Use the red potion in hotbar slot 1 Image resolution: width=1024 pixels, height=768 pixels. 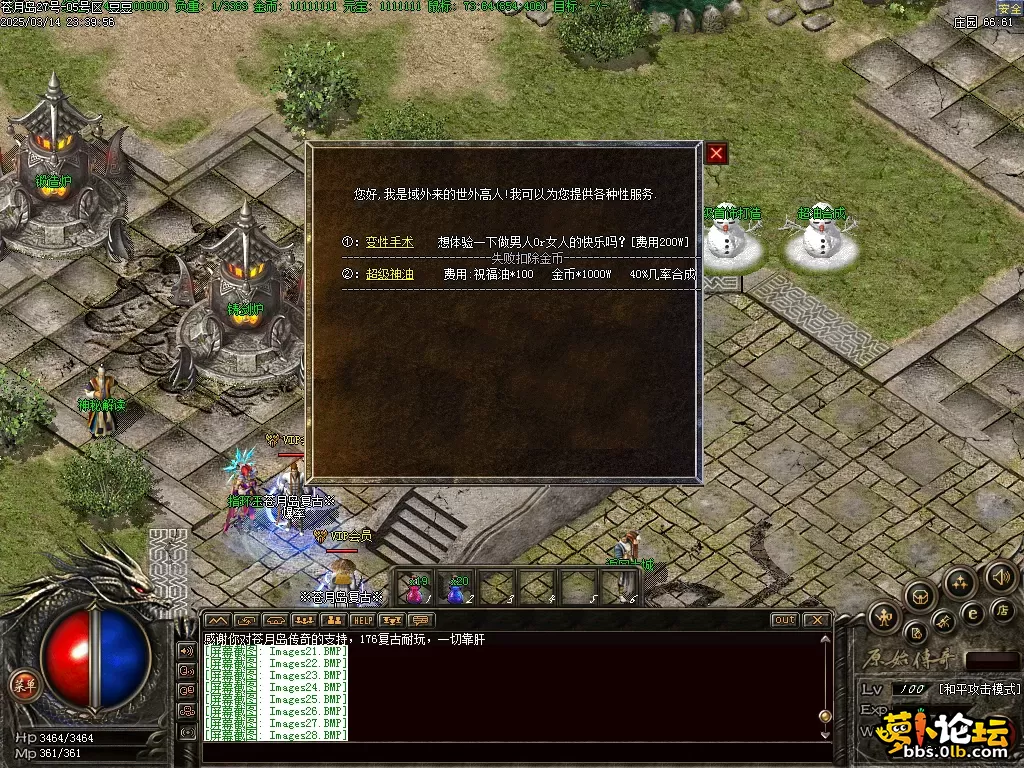click(x=415, y=589)
